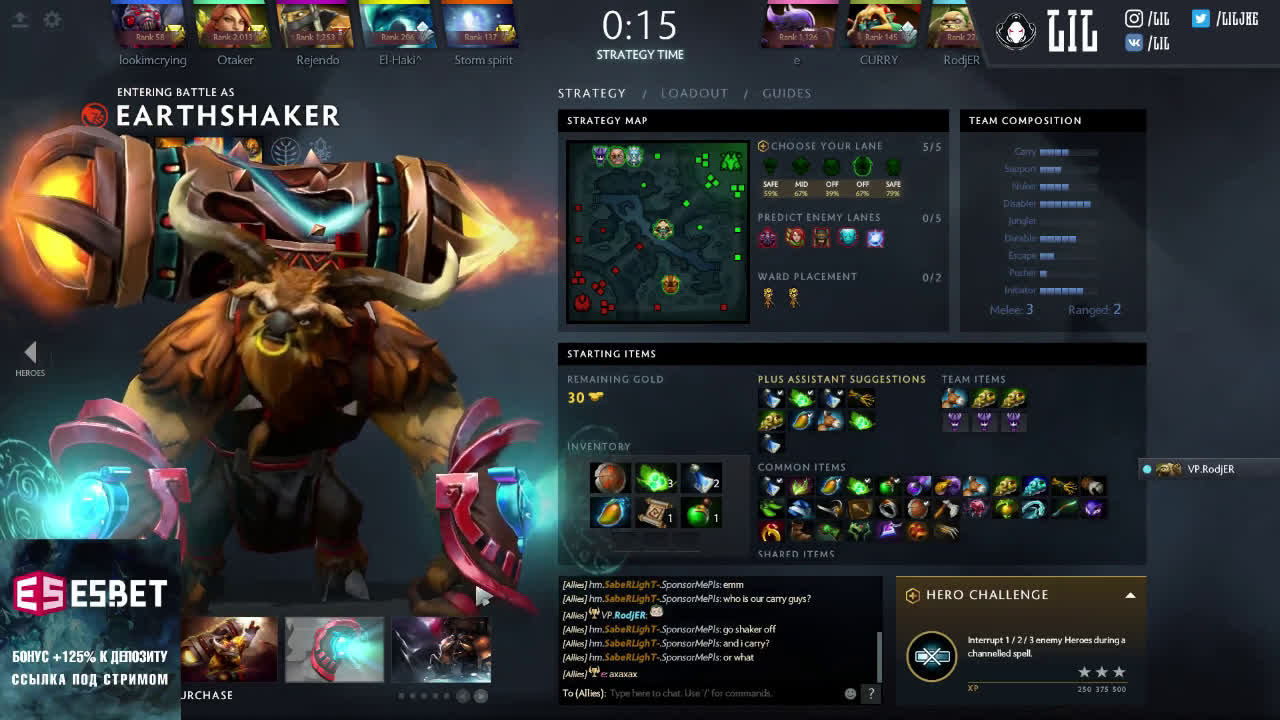
Task: Open the Guides tab
Action: tap(786, 93)
